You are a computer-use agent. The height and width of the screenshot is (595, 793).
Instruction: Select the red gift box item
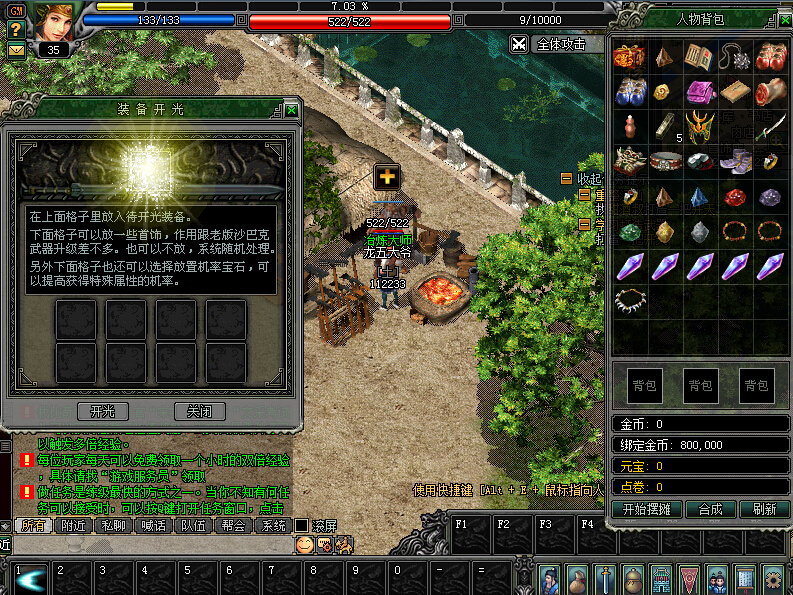[628, 57]
